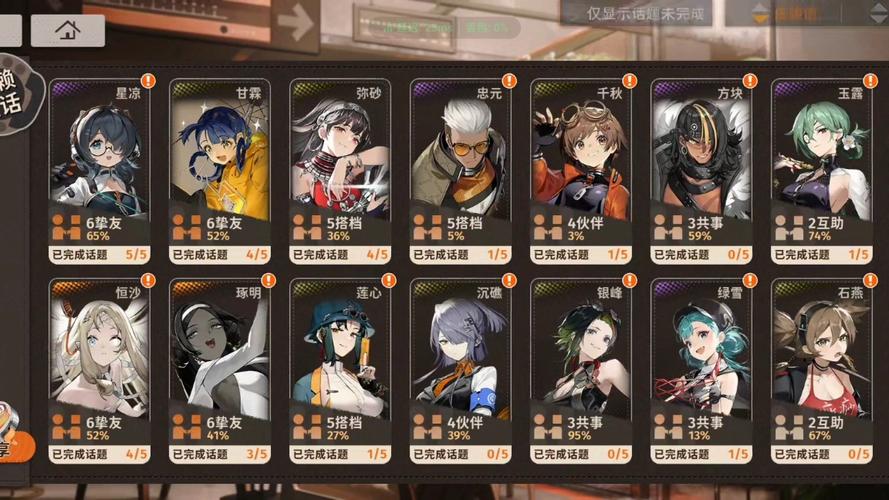Open 银峰's character card

coord(581,370)
